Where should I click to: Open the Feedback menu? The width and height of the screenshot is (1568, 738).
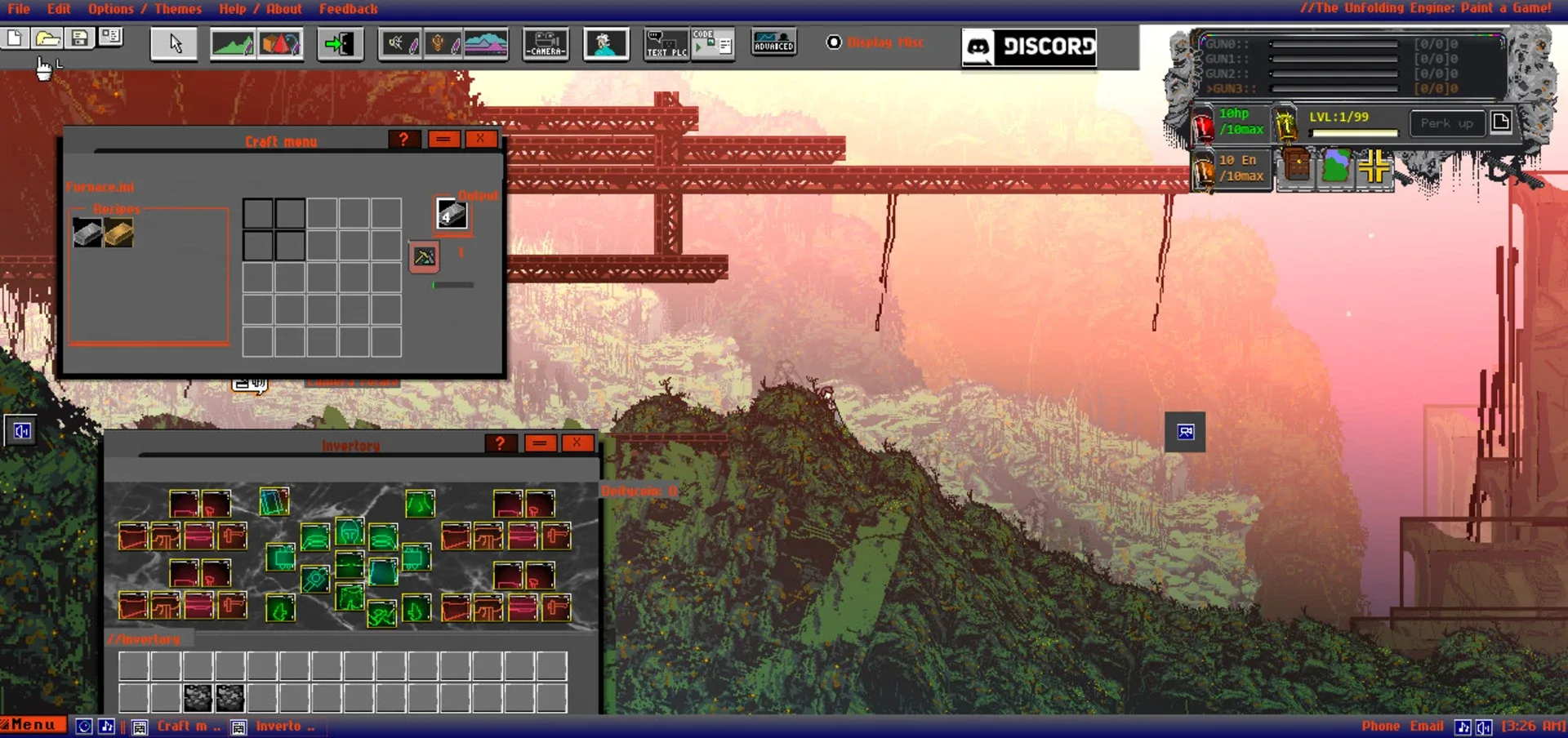349,9
